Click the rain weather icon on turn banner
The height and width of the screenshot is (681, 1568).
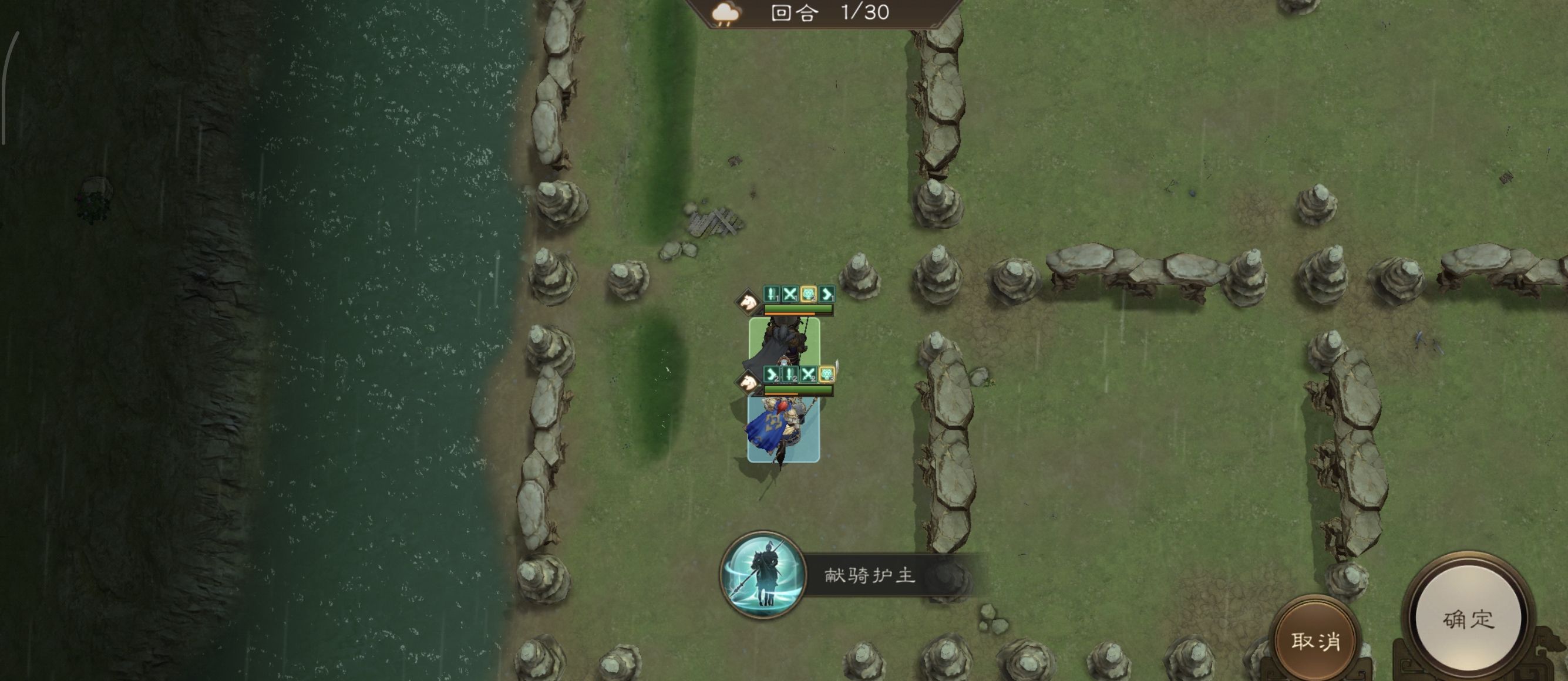725,14
